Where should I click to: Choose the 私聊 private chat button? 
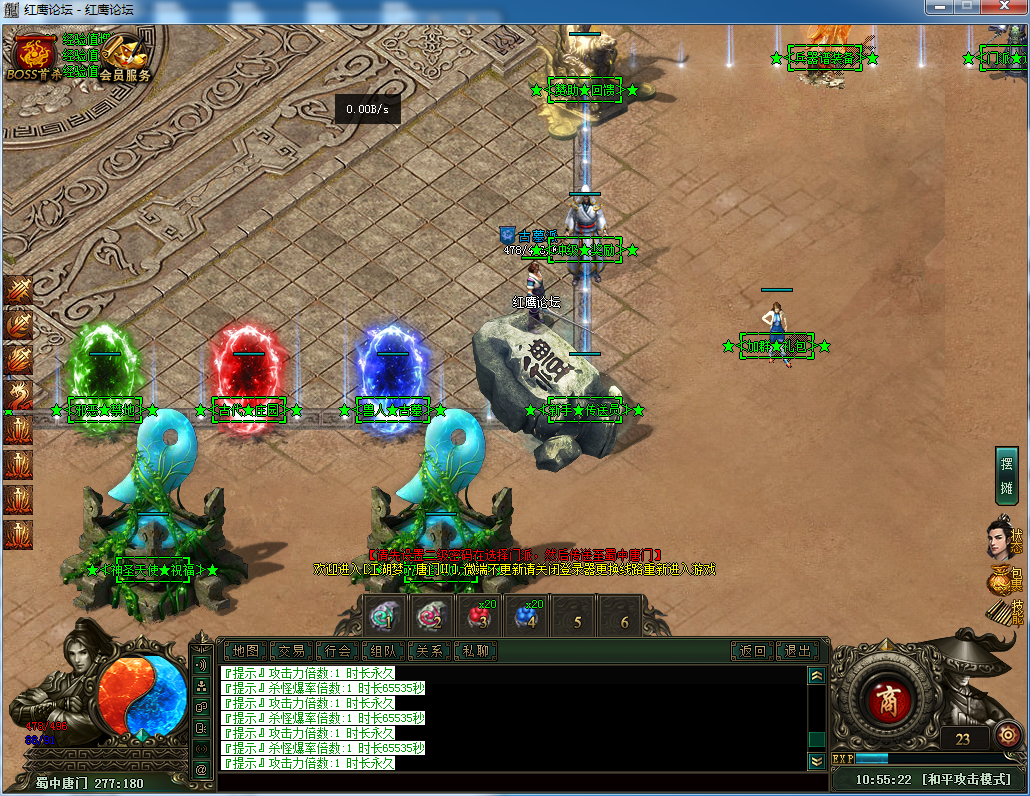click(x=476, y=651)
